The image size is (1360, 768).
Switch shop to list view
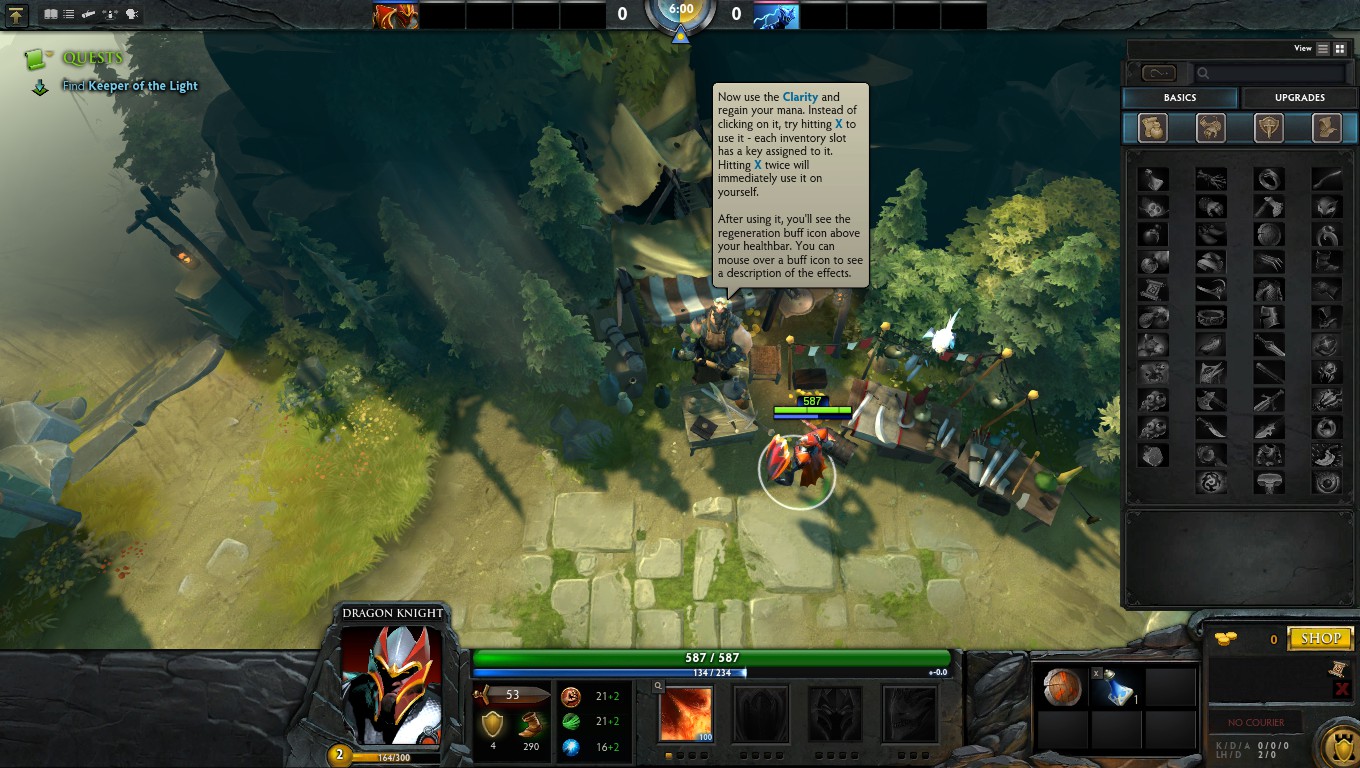[x=1323, y=48]
